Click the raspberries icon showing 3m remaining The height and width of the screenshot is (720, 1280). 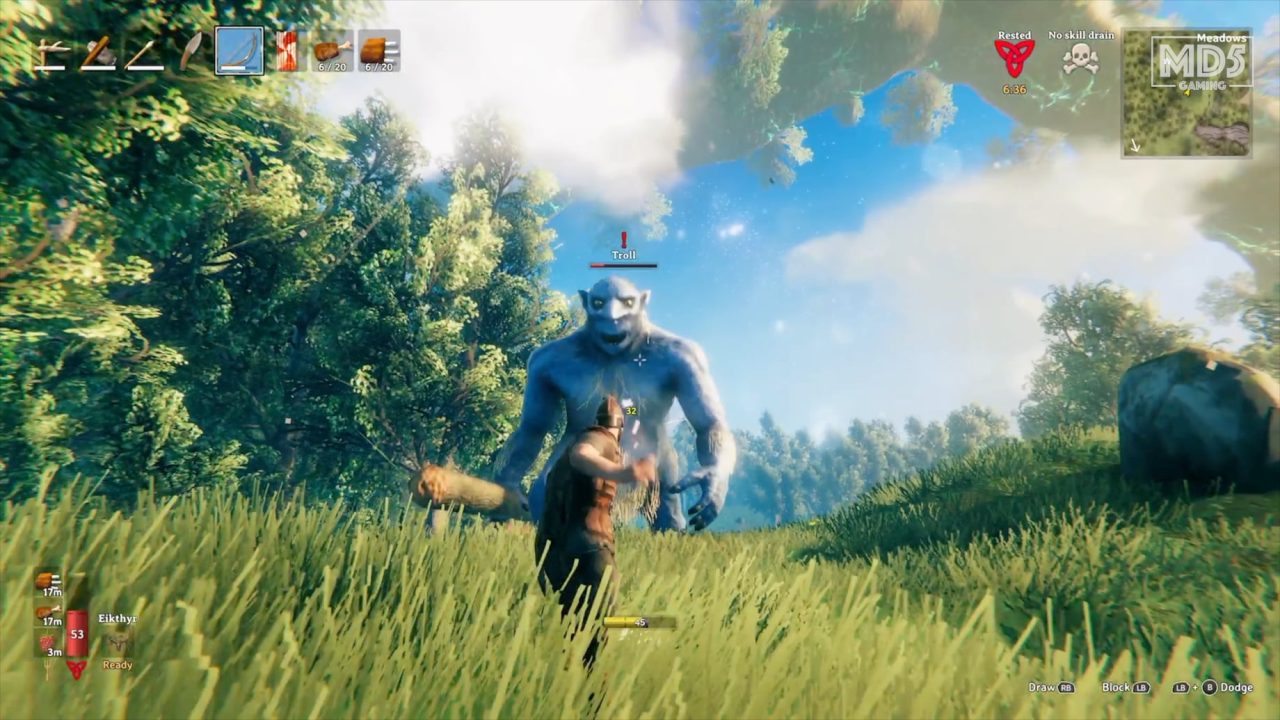click(46, 643)
